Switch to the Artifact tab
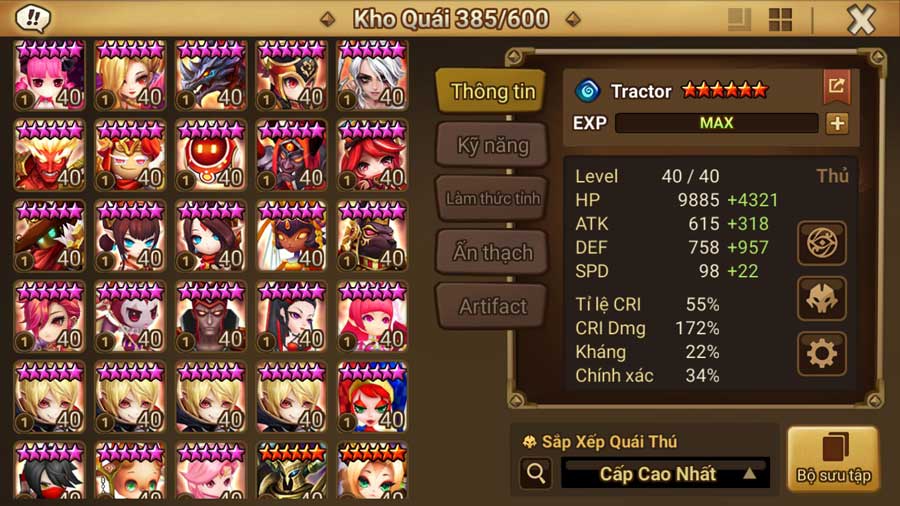 pos(492,306)
